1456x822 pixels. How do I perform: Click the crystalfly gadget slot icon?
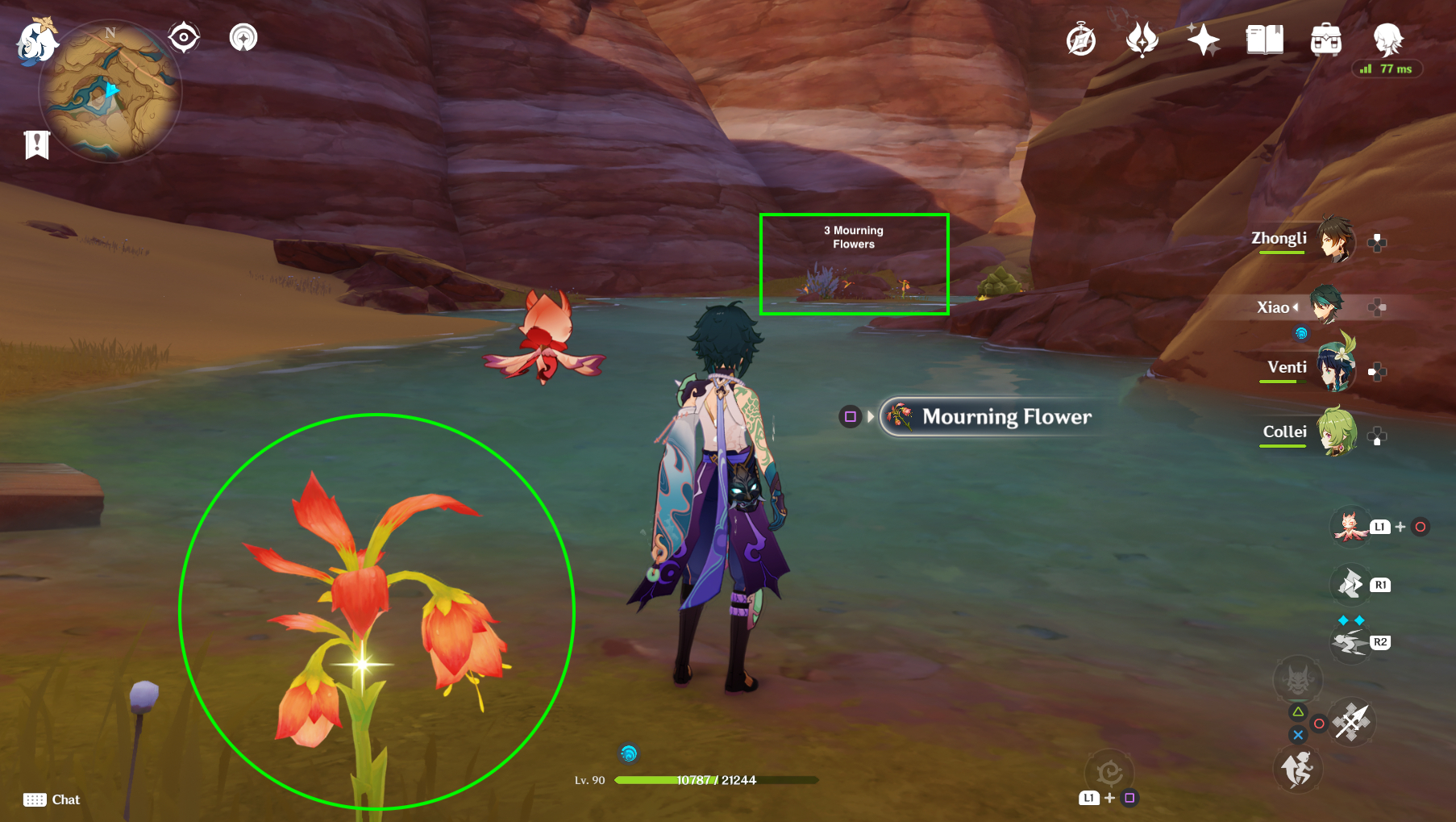[1350, 526]
